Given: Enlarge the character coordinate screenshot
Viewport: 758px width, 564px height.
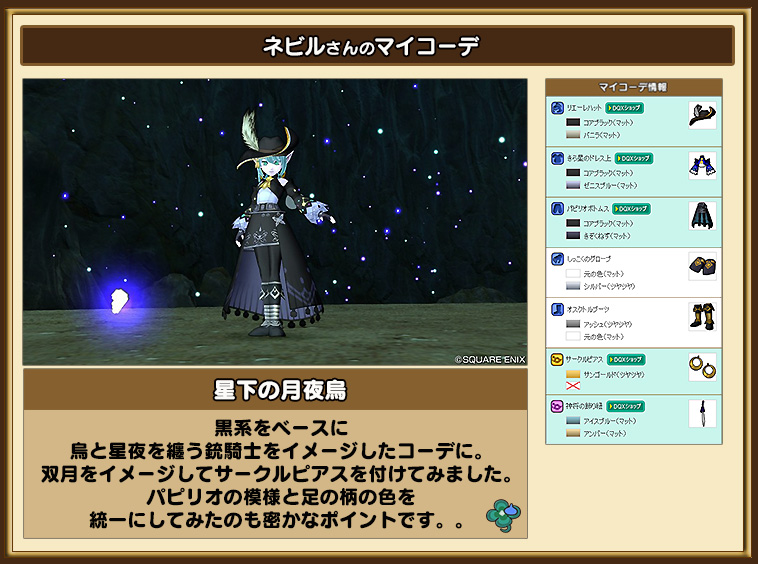Looking at the screenshot, I should tap(275, 222).
